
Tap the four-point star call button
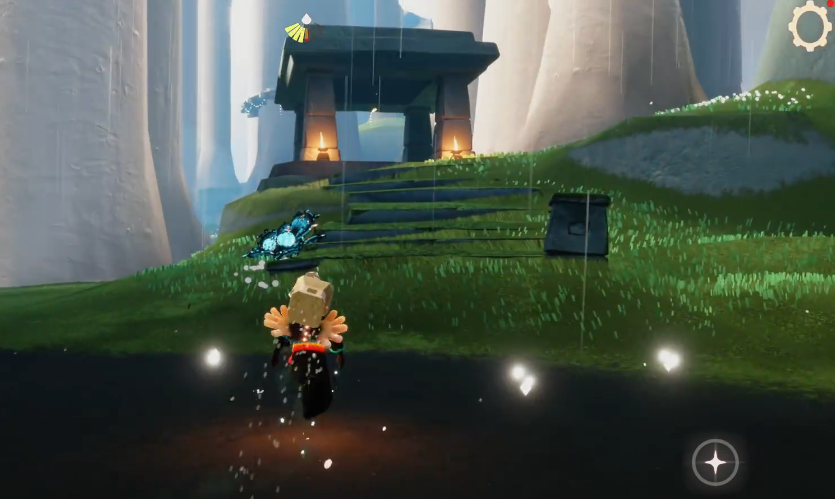point(716,462)
